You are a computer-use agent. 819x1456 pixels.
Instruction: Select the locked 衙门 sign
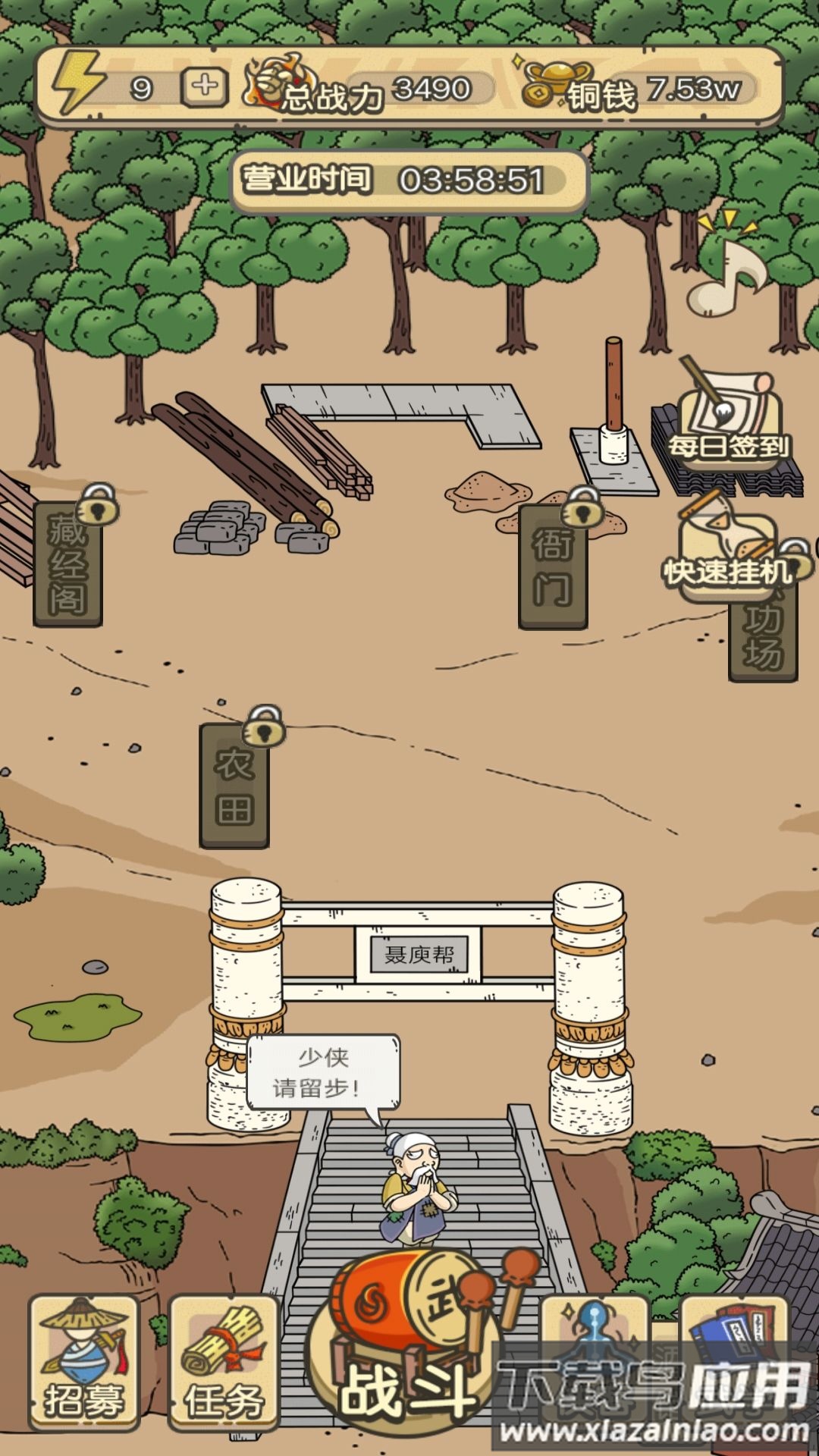point(553,566)
